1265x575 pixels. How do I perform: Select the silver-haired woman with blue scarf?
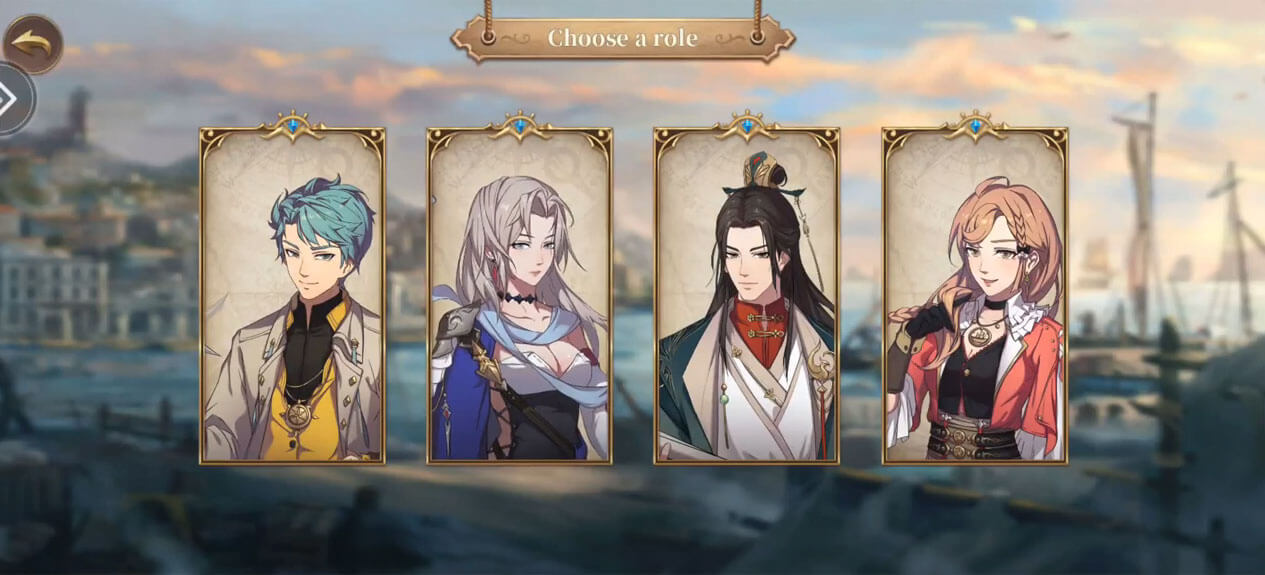click(x=519, y=297)
